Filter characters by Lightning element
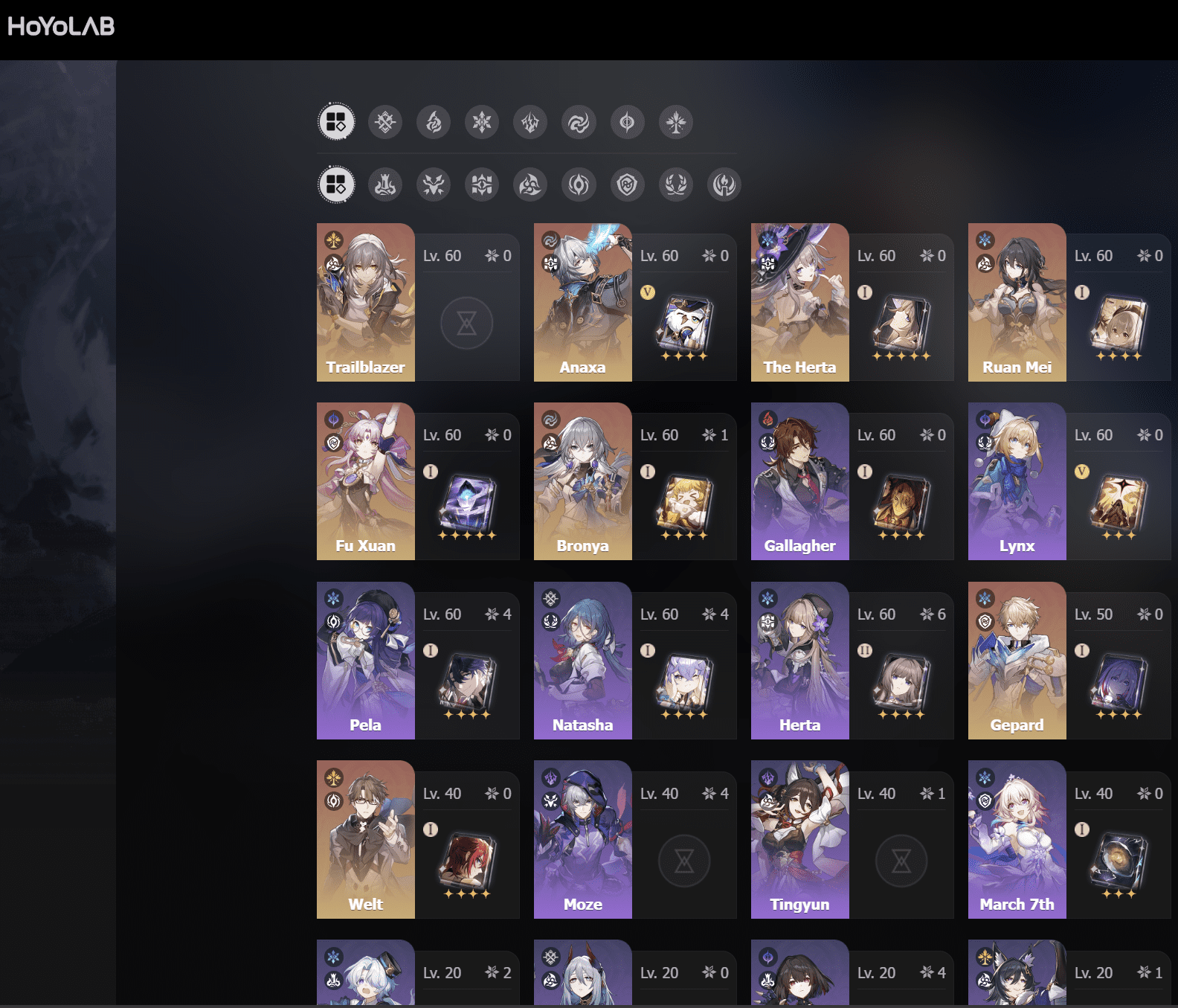The width and height of the screenshot is (1178, 1008). [x=530, y=123]
